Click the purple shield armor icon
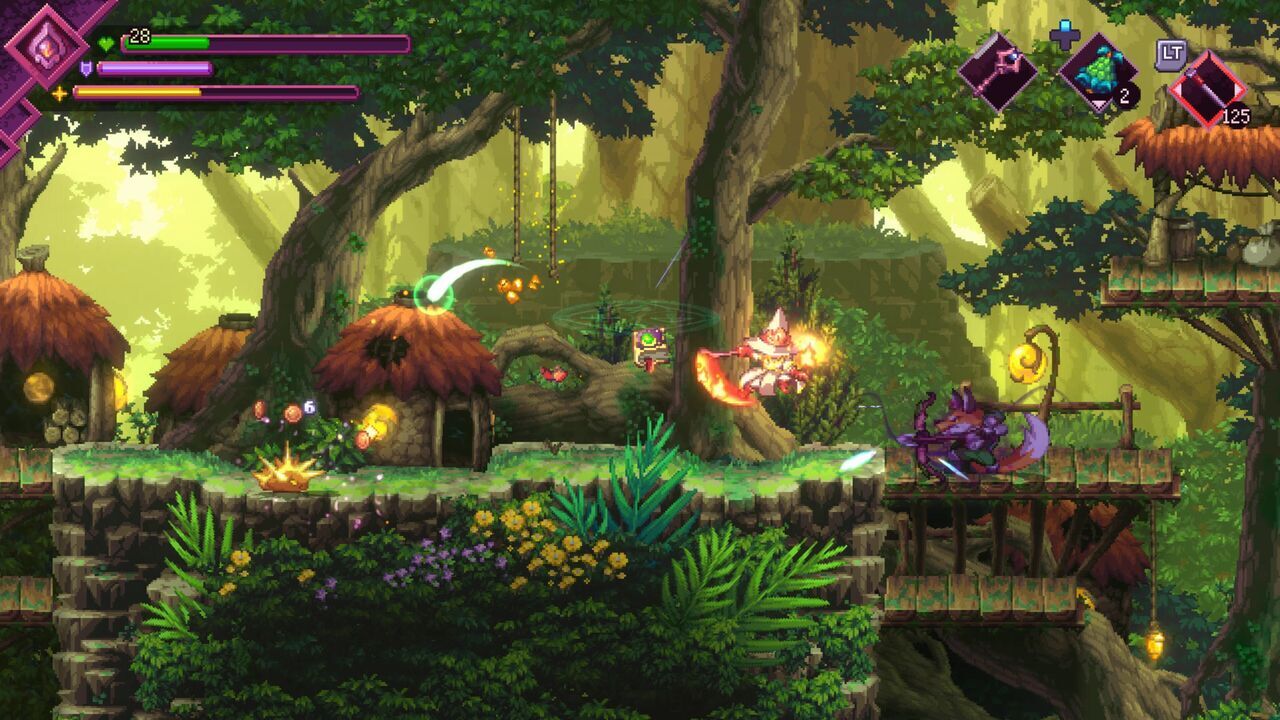The height and width of the screenshot is (720, 1280). 87,68
